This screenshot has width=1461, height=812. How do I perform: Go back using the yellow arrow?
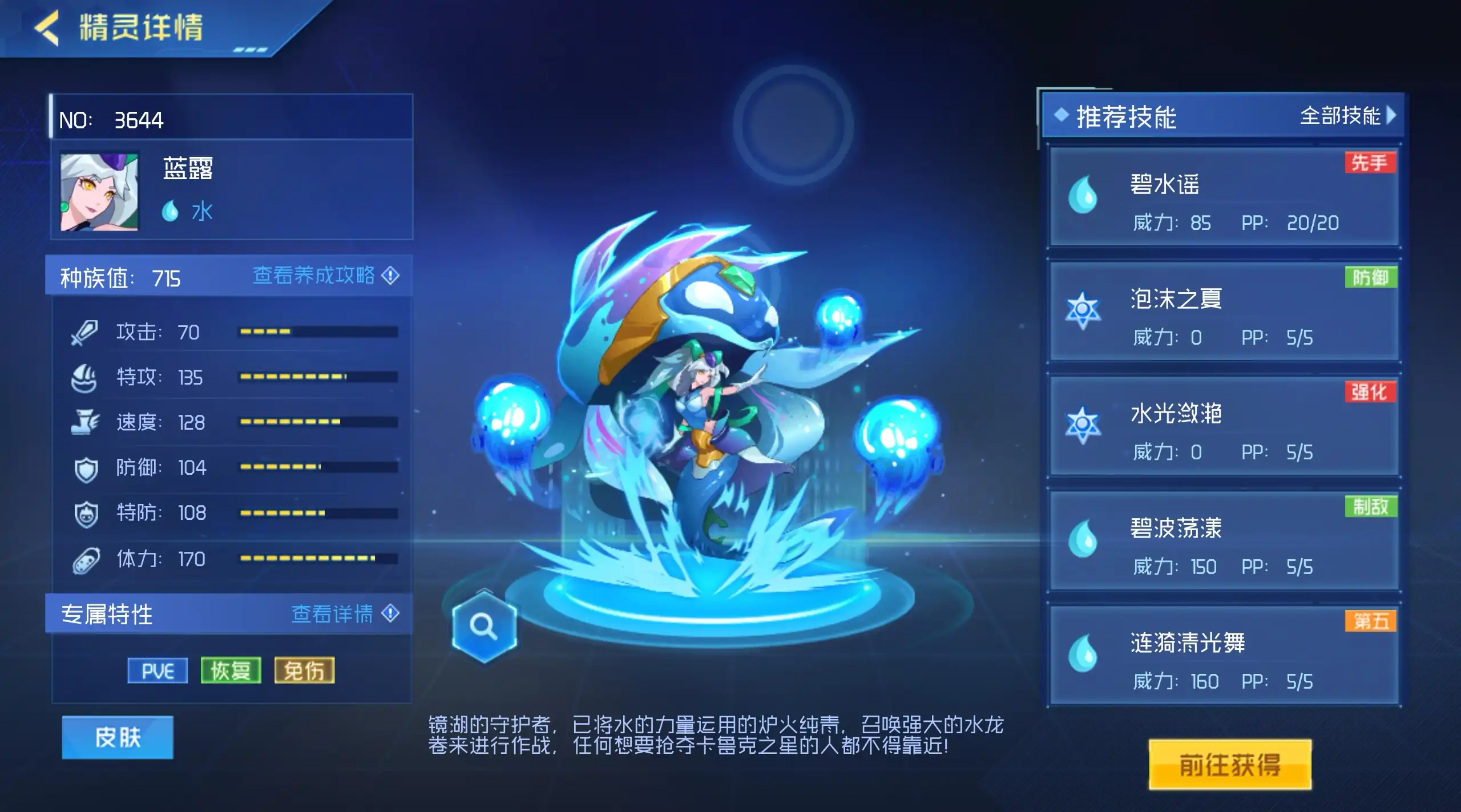pos(47,27)
